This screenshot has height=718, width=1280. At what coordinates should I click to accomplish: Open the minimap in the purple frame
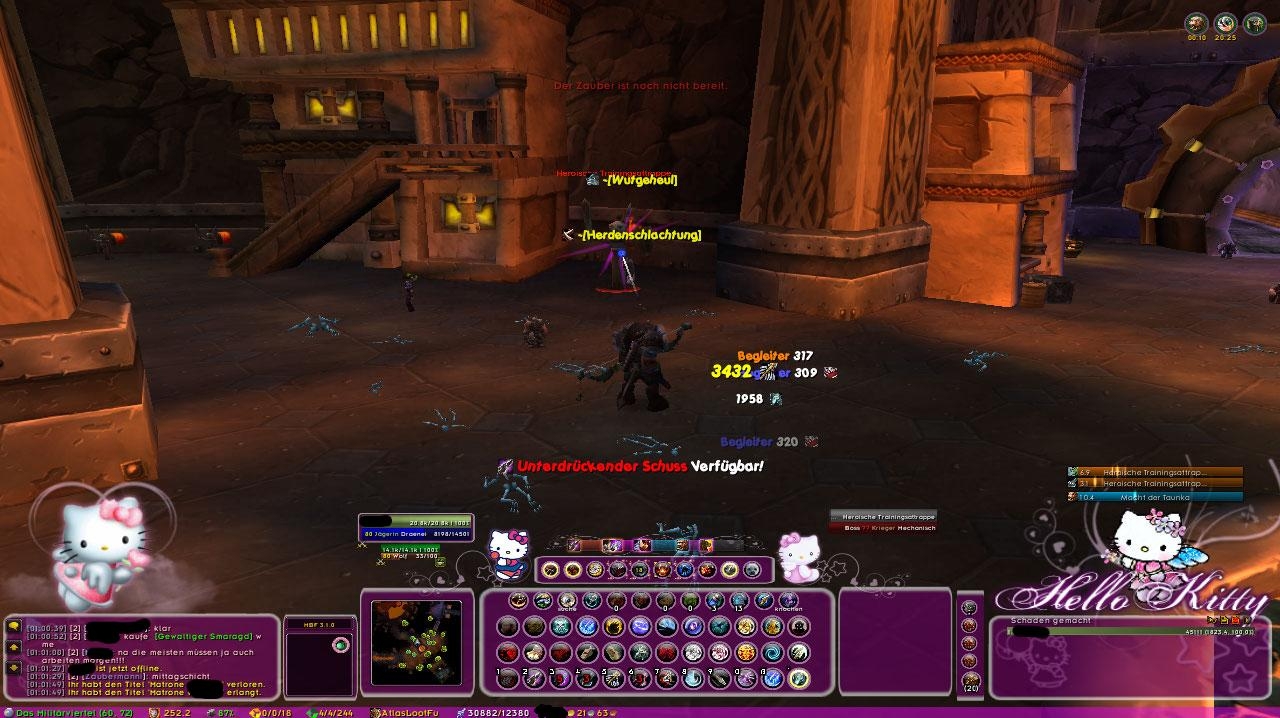[x=416, y=641]
